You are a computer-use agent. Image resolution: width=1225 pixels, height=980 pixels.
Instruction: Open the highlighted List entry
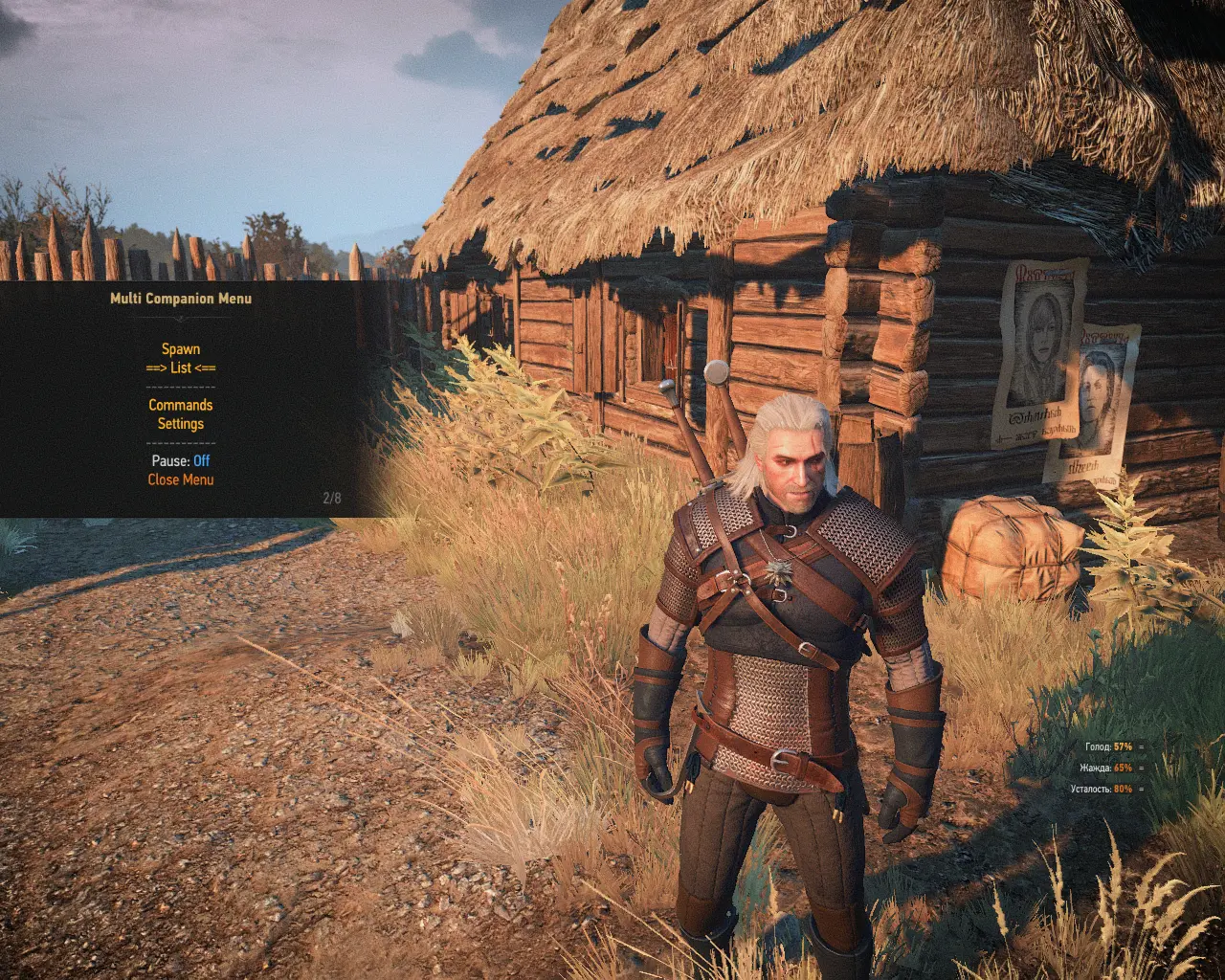tap(180, 367)
